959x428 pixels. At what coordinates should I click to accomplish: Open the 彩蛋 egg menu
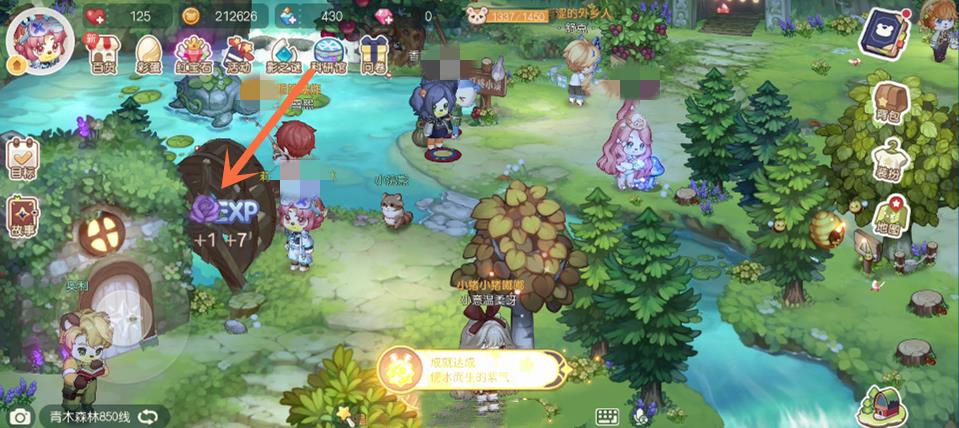pyautogui.click(x=147, y=54)
